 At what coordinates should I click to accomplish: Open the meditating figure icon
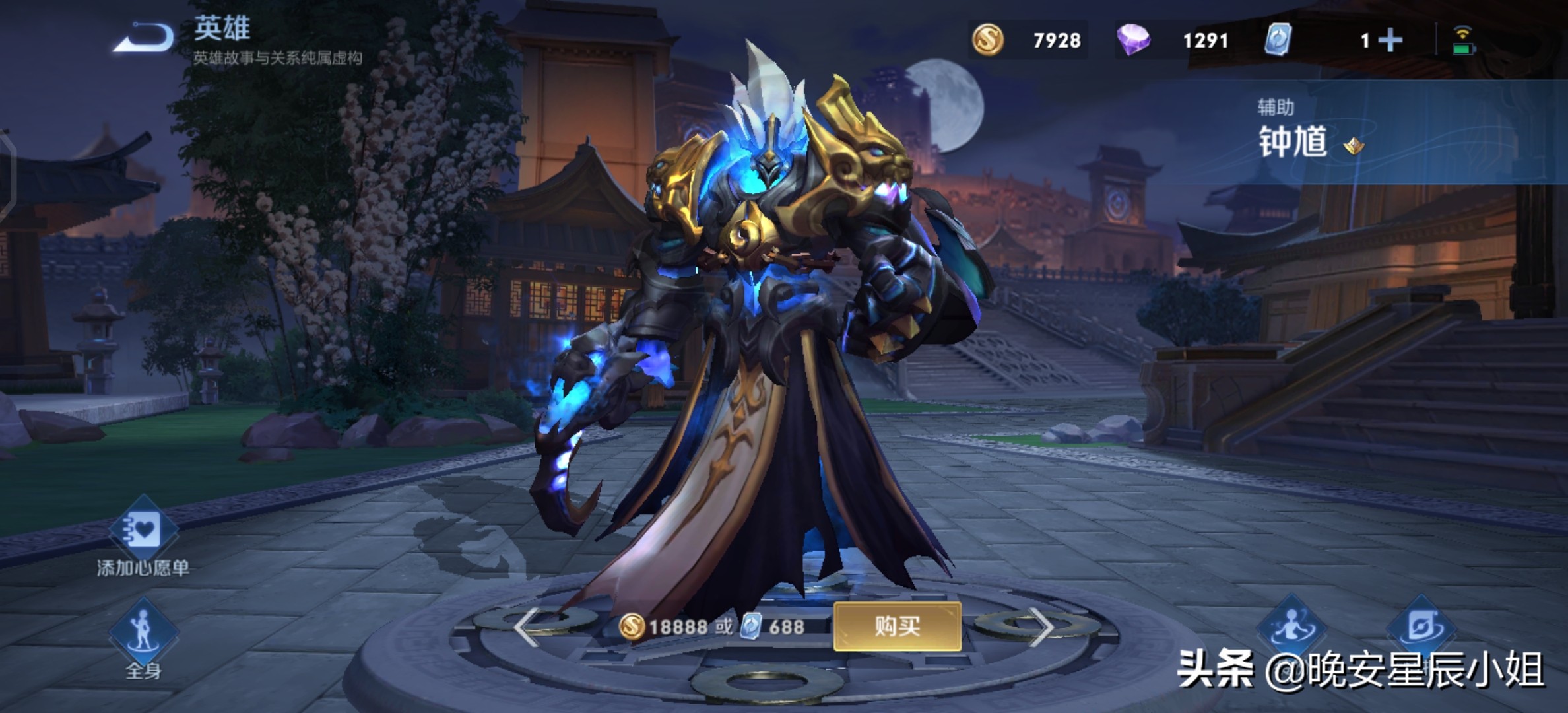[x=1291, y=626]
